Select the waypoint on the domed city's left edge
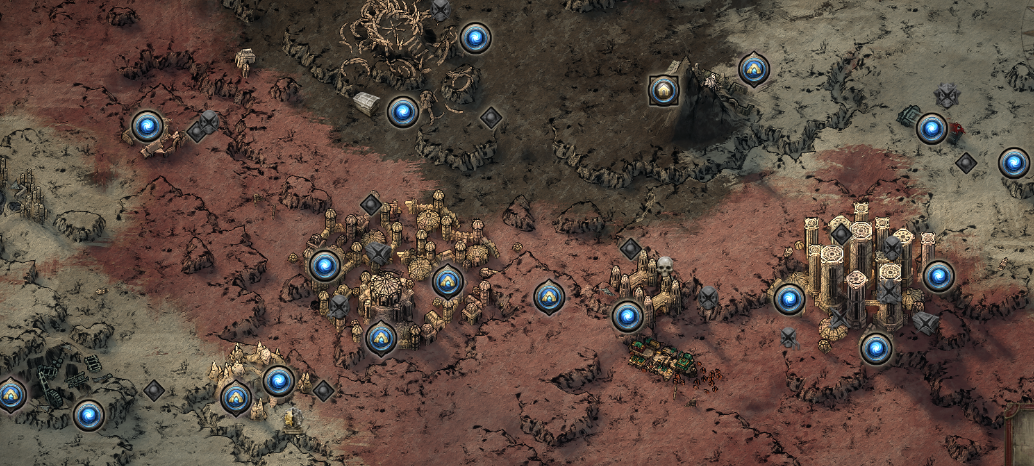 pyautogui.click(x=325, y=266)
